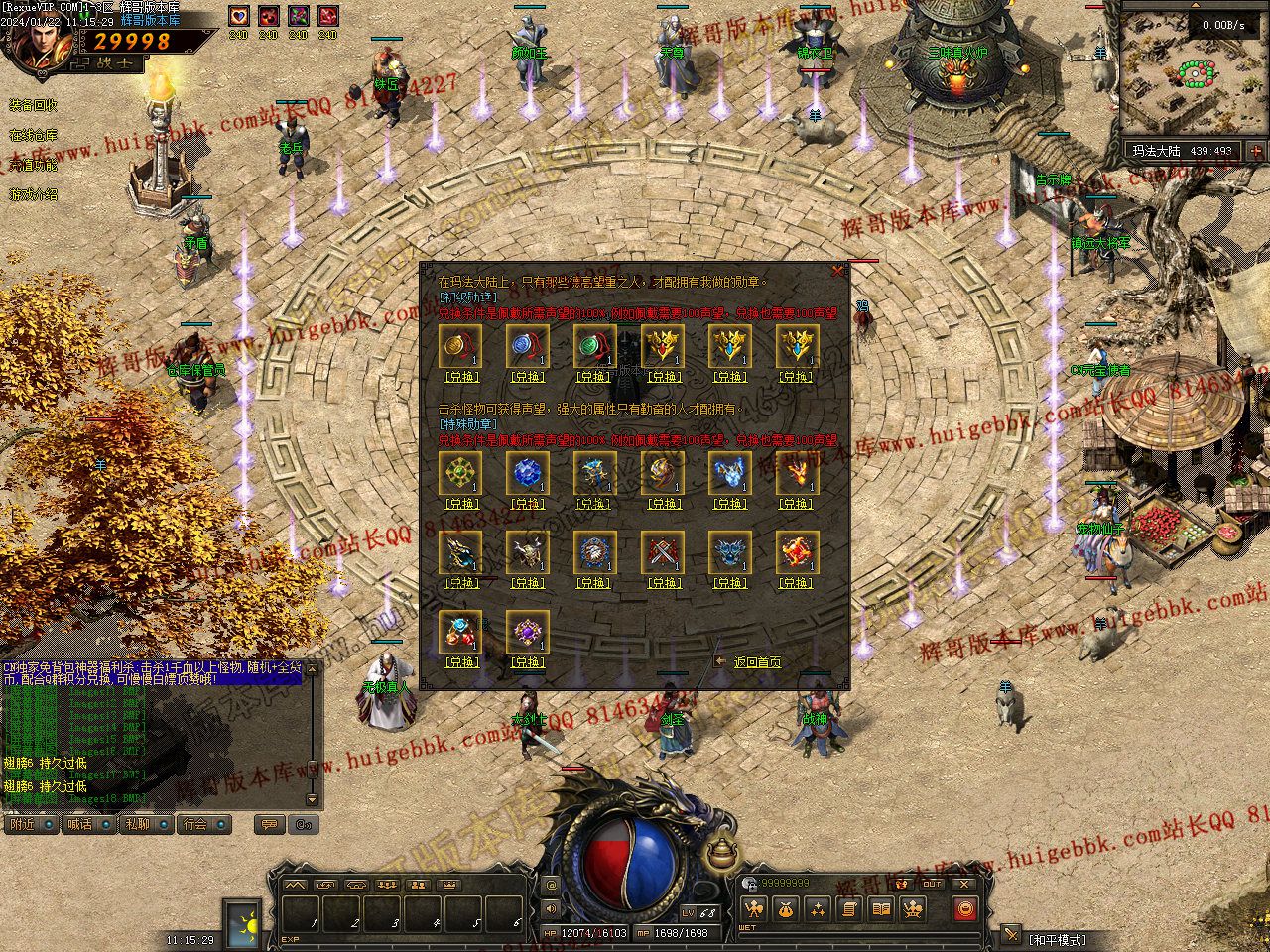Viewport: 1270px width, 952px height.
Task: Select the blue crystal gem medal
Action: (x=526, y=472)
